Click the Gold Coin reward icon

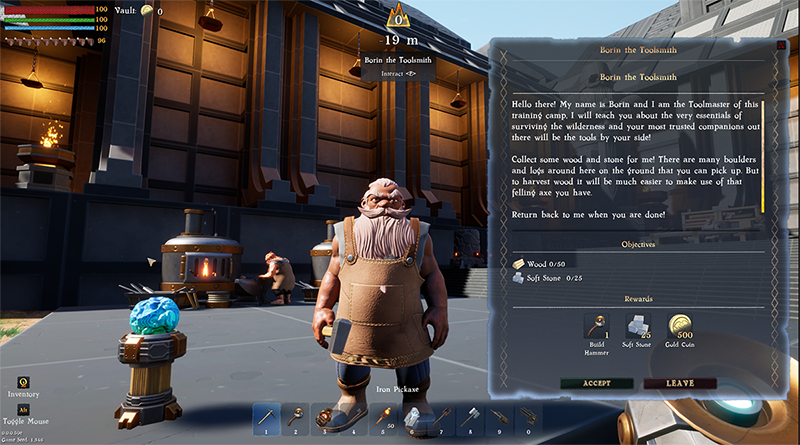point(681,325)
